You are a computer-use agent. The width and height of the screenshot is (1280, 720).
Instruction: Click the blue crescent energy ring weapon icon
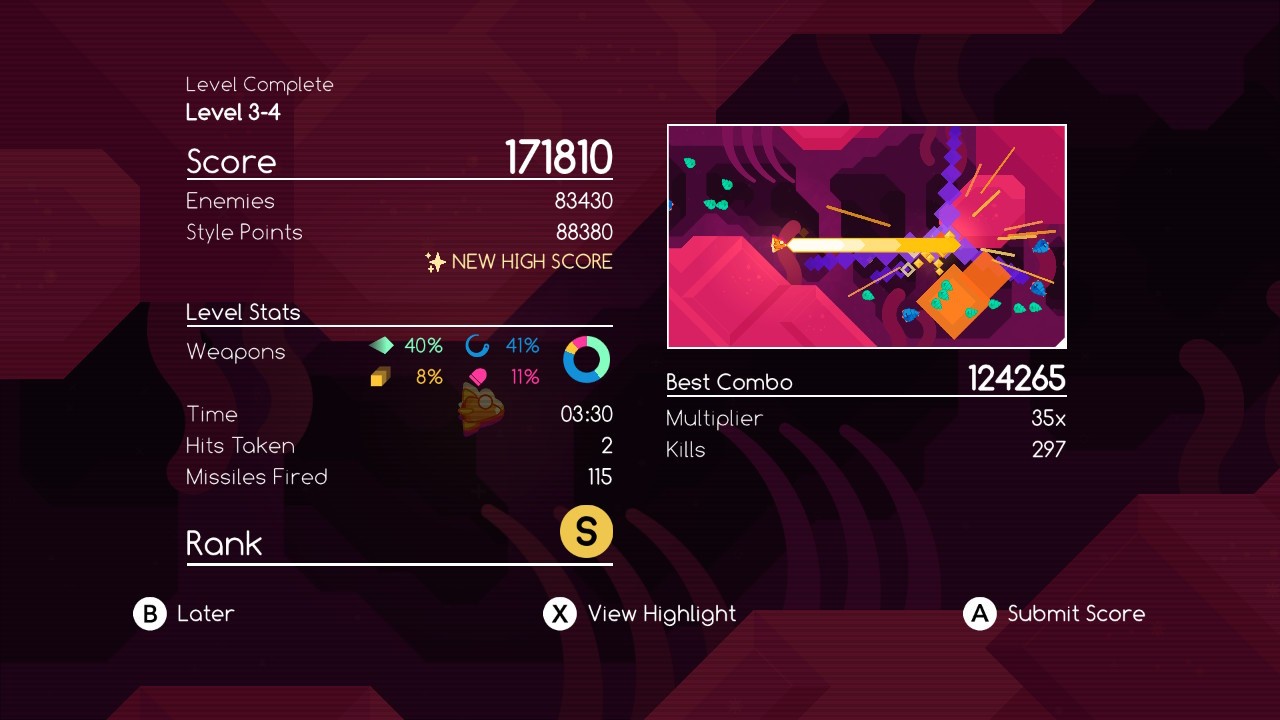pos(478,346)
